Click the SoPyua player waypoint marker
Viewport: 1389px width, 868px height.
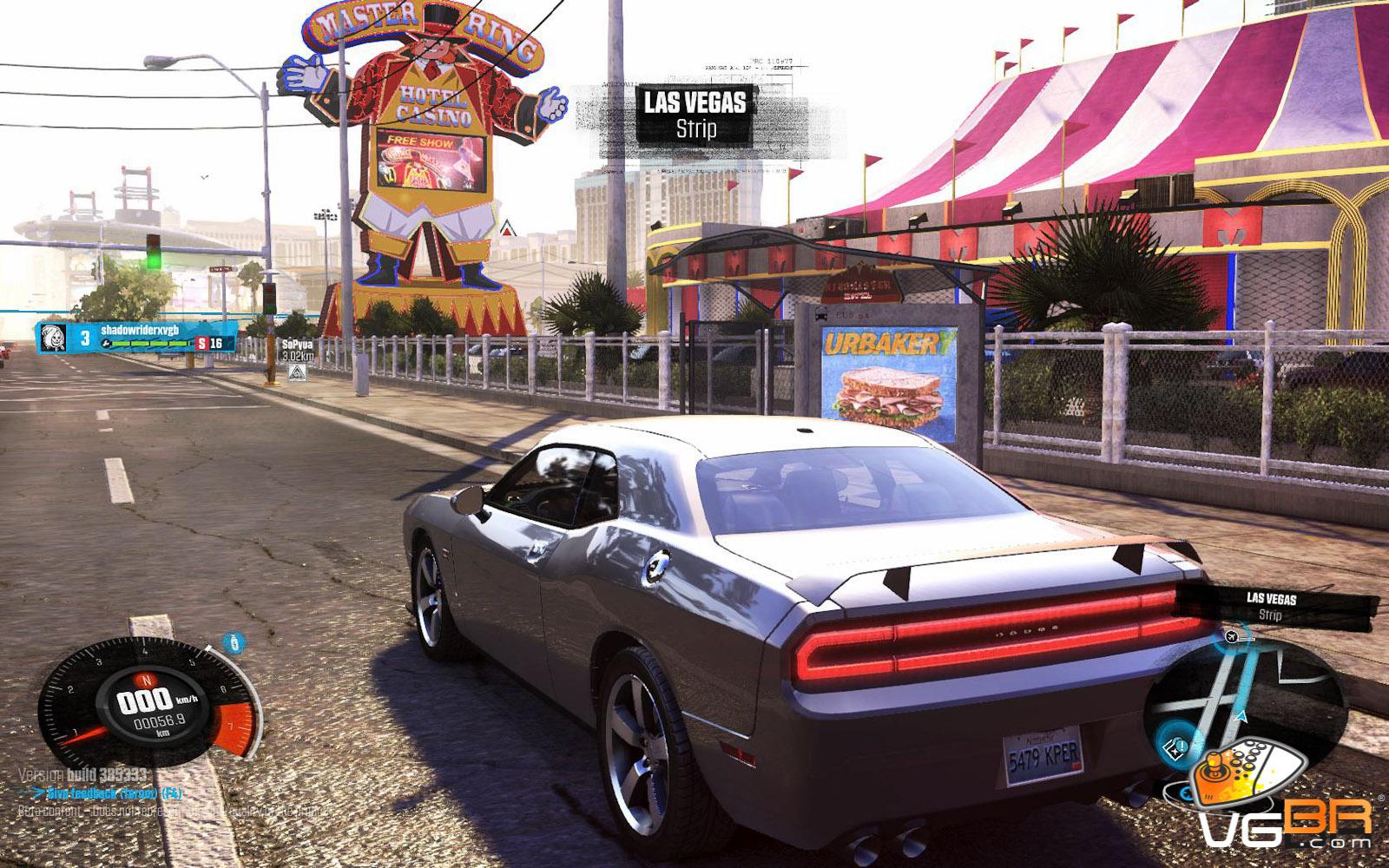tap(296, 373)
